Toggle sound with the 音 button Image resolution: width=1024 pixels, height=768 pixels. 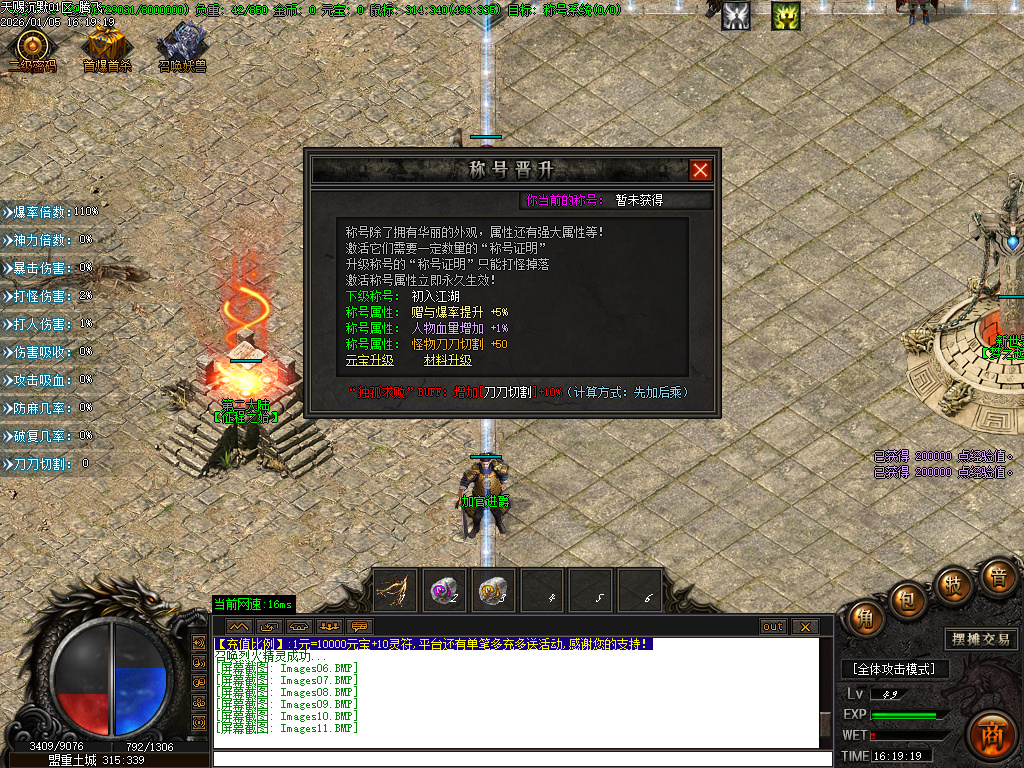coord(997,576)
